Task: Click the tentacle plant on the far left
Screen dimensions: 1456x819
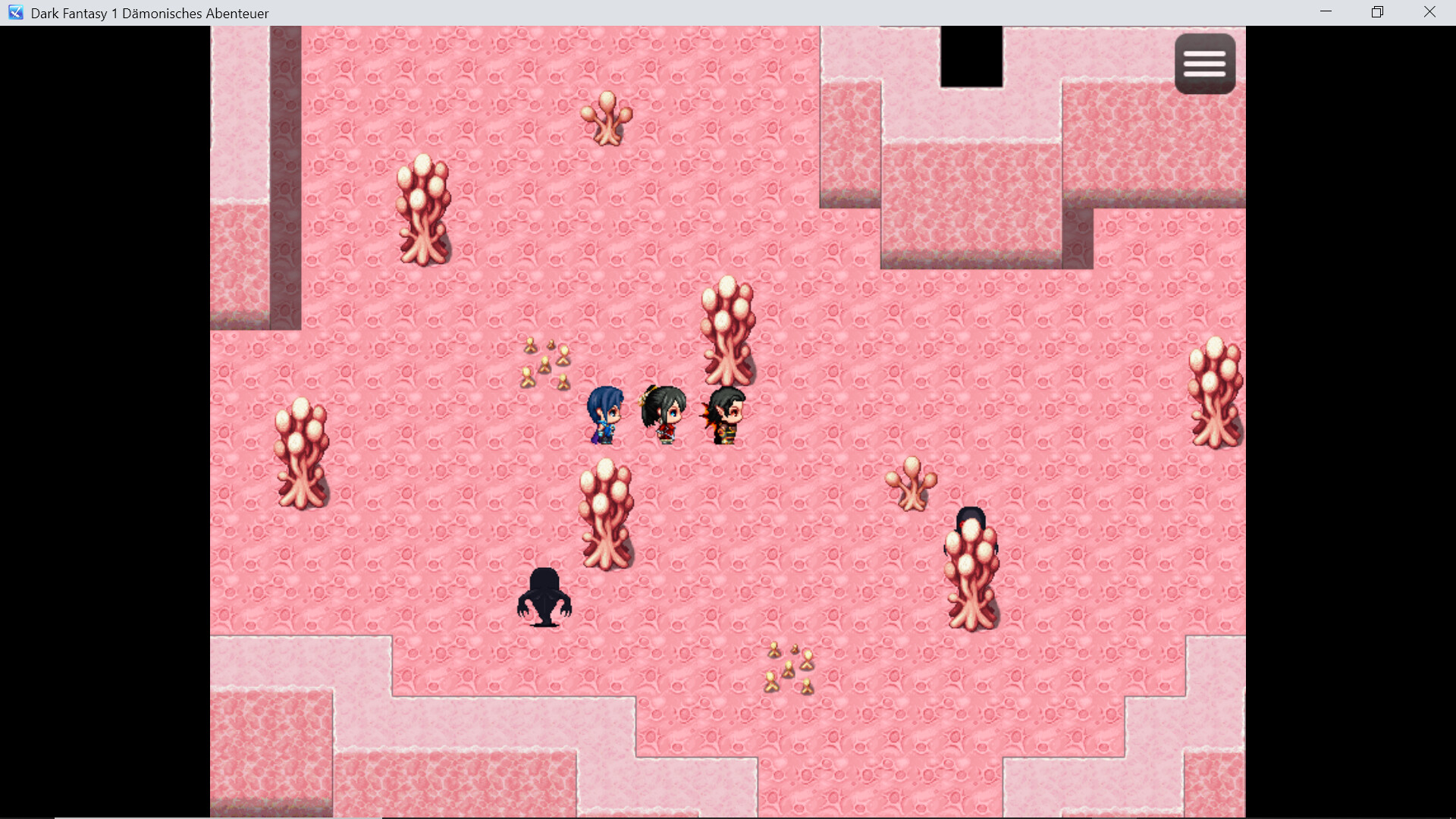Action: 300,455
